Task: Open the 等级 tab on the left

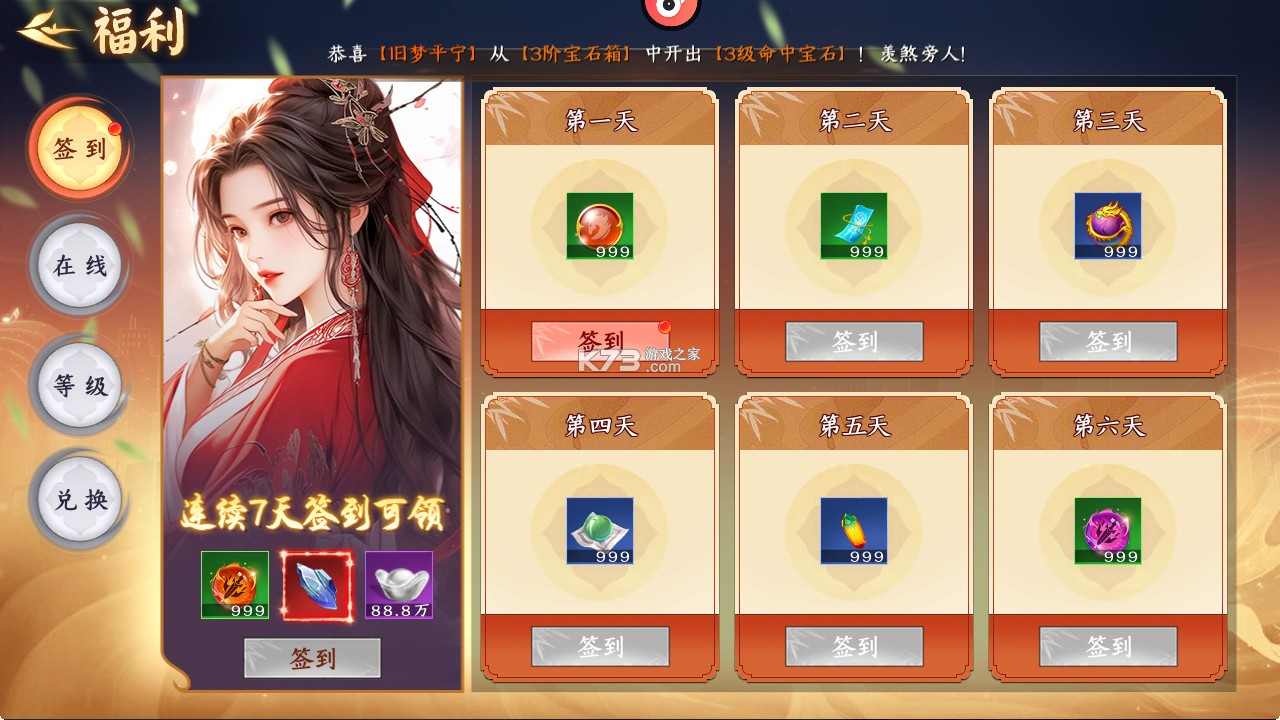Action: click(78, 385)
